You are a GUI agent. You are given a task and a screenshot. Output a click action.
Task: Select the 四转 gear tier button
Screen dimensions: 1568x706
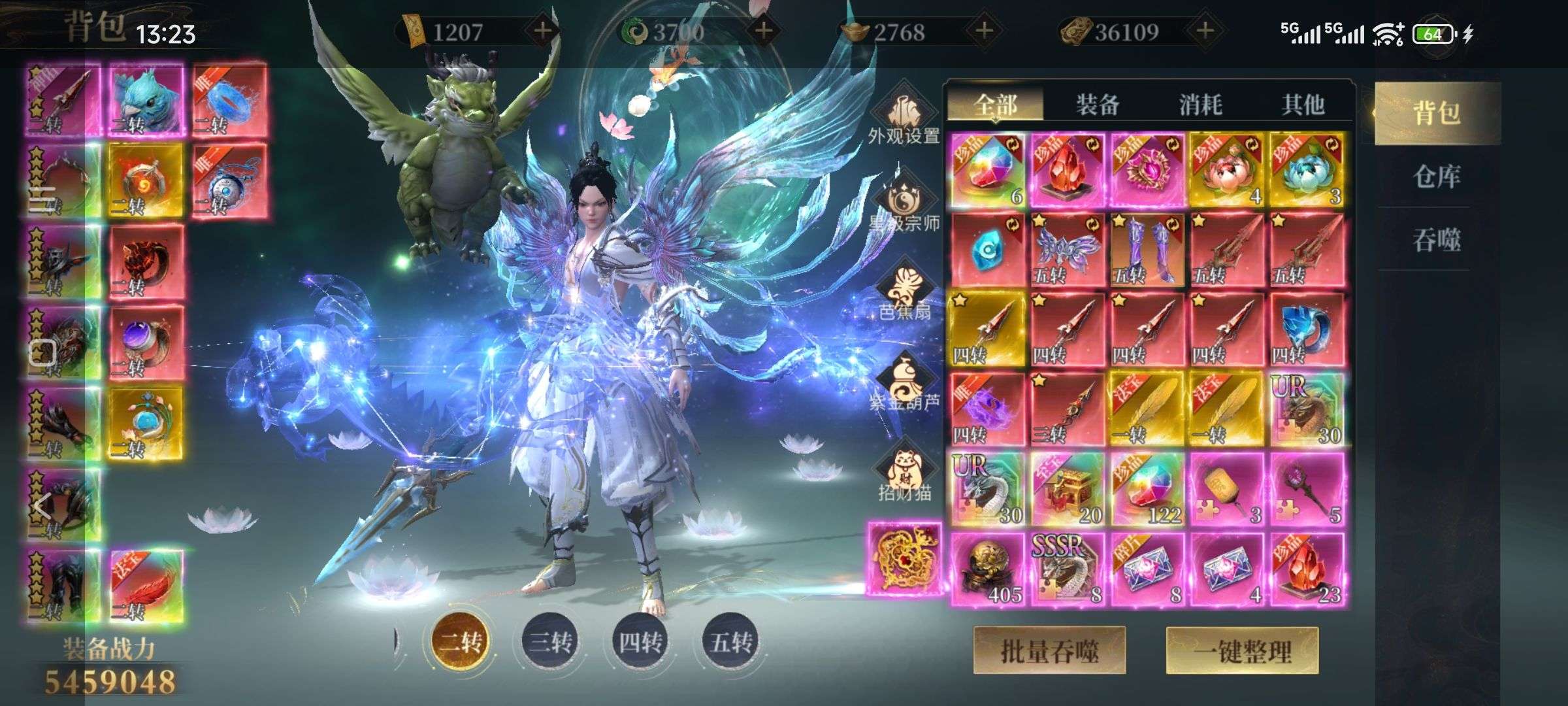(x=640, y=641)
